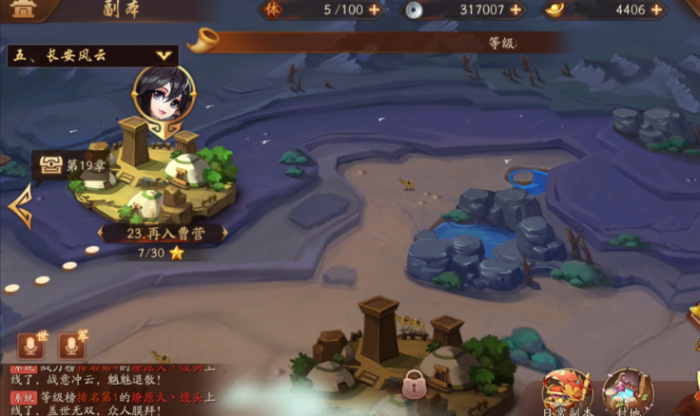The image size is (700, 416).
Task: Add stamina with the plus button
Action: click(374, 10)
